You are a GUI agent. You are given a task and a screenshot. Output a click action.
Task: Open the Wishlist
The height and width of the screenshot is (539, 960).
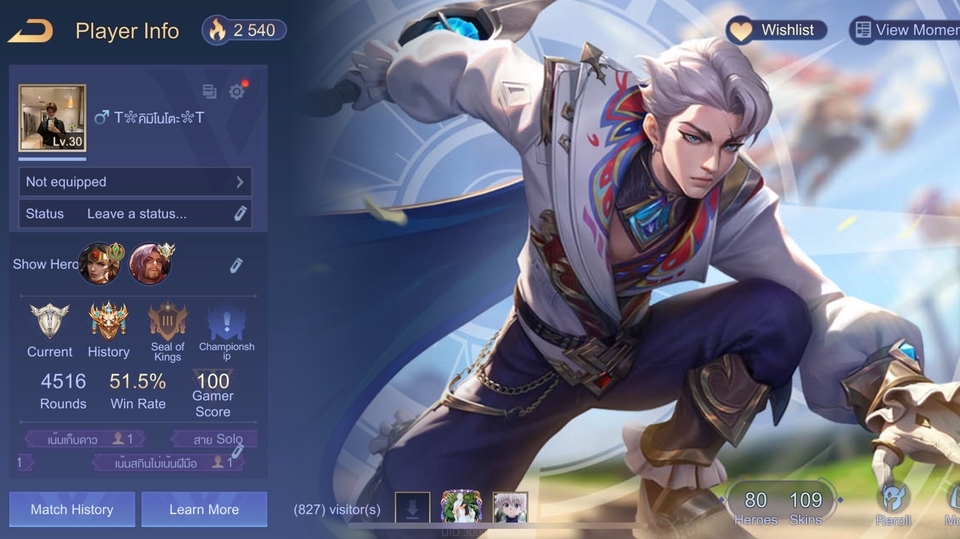(777, 30)
